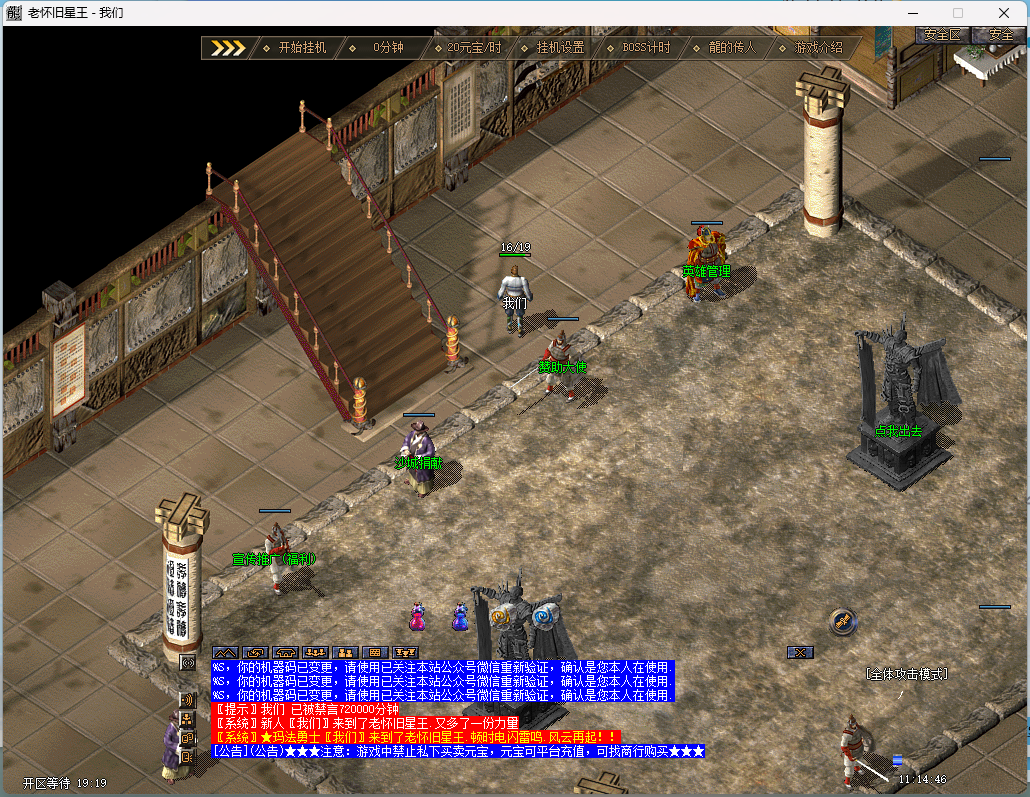
Task: Click the round satellite icon button
Action: click(x=843, y=621)
